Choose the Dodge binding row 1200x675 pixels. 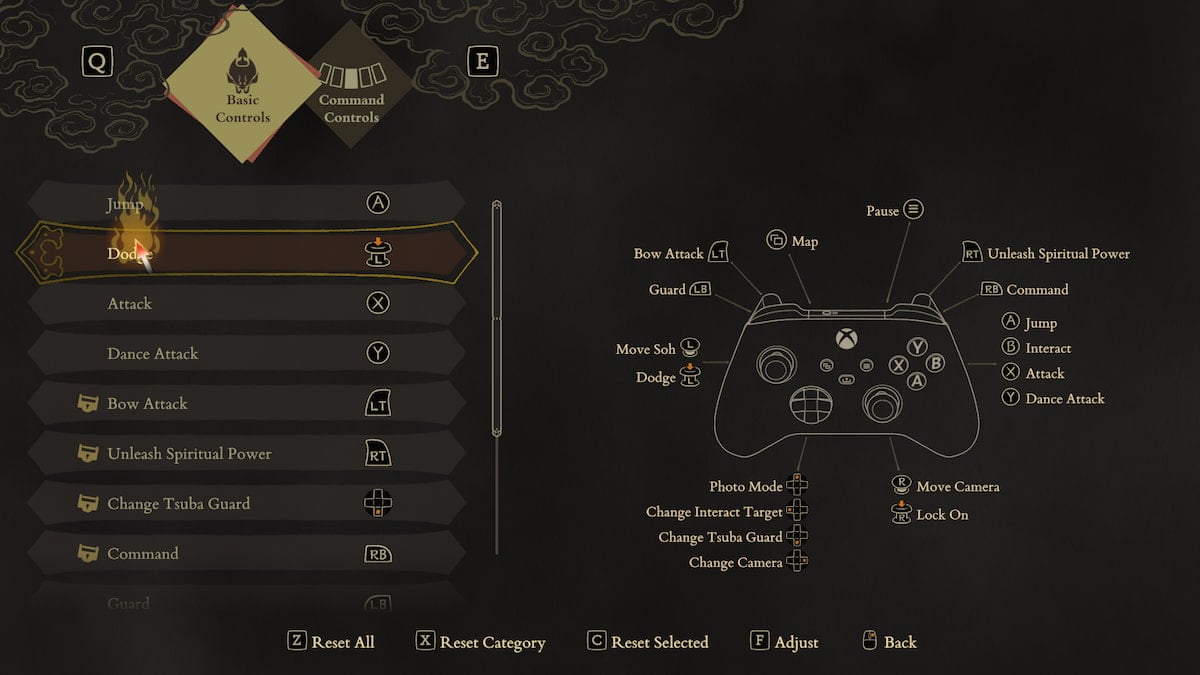[x=247, y=254]
